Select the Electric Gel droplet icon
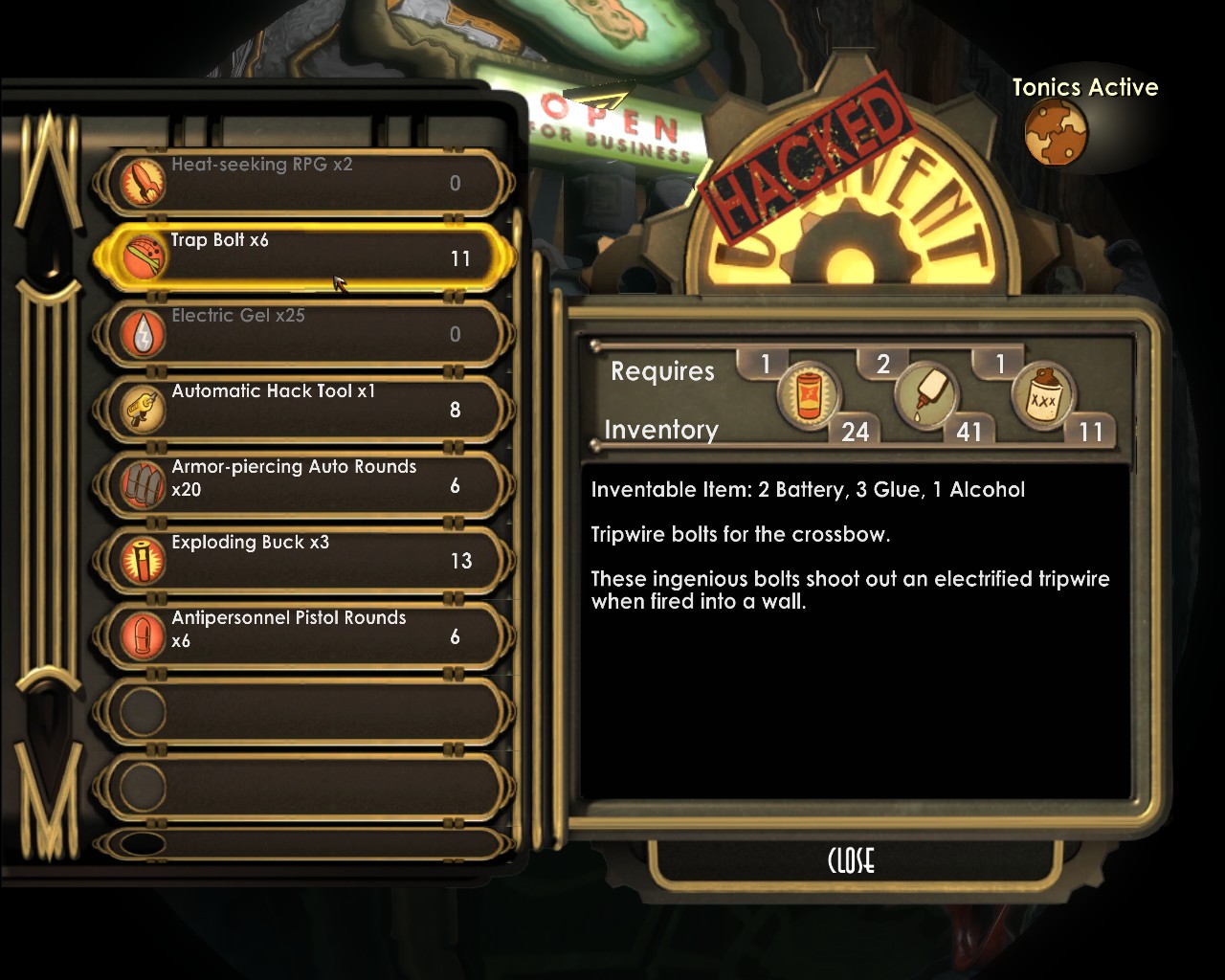Image resolution: width=1225 pixels, height=980 pixels. pyautogui.click(x=141, y=333)
